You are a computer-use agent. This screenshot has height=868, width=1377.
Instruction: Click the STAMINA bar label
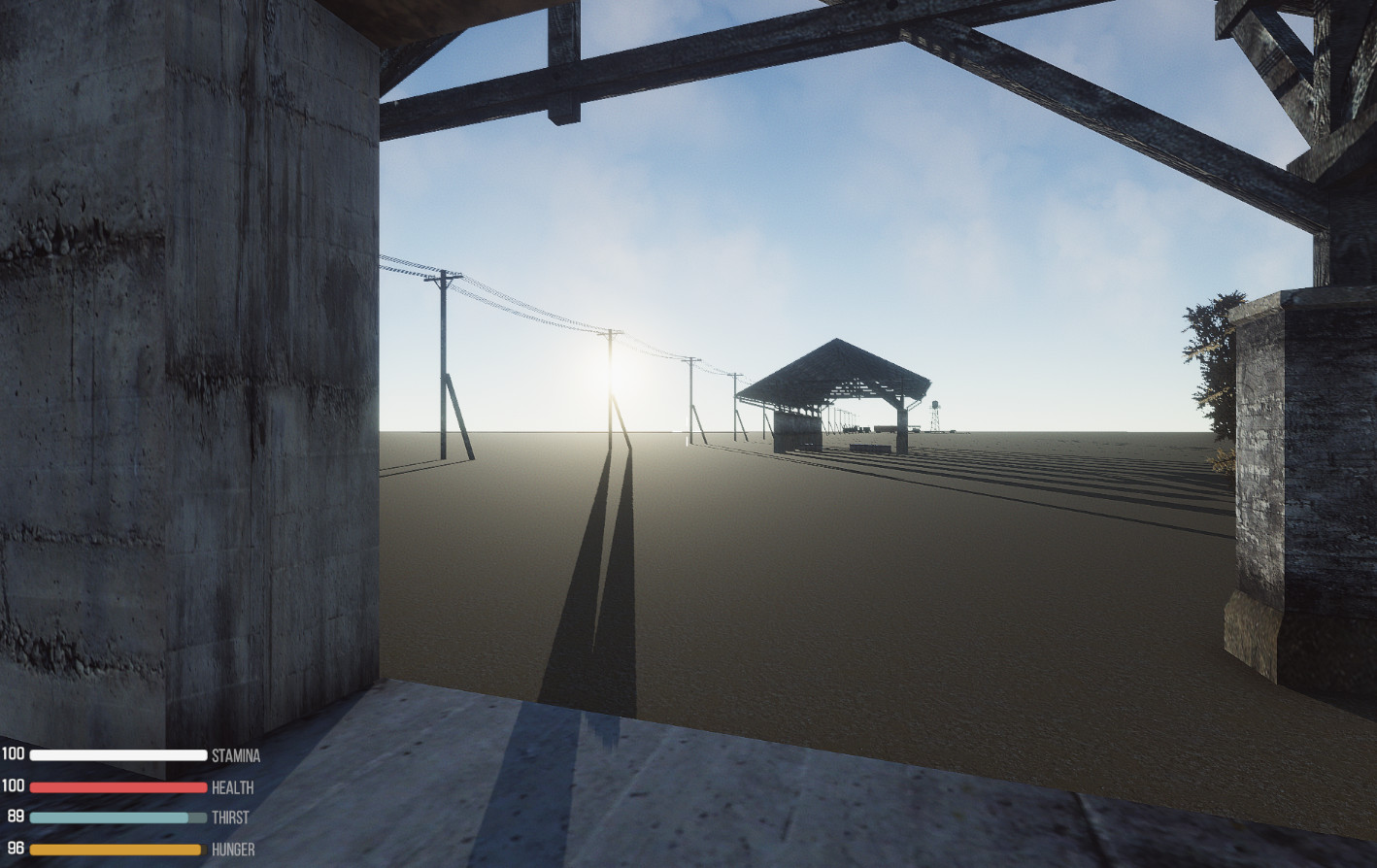pos(236,755)
